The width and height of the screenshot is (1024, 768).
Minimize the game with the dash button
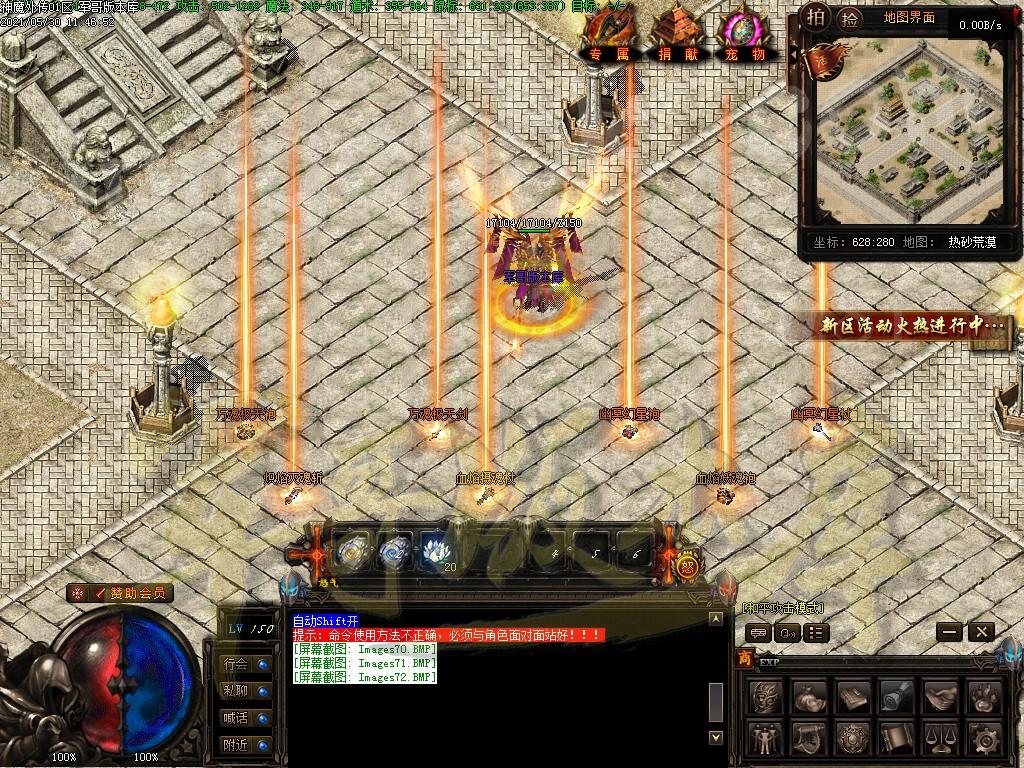950,631
